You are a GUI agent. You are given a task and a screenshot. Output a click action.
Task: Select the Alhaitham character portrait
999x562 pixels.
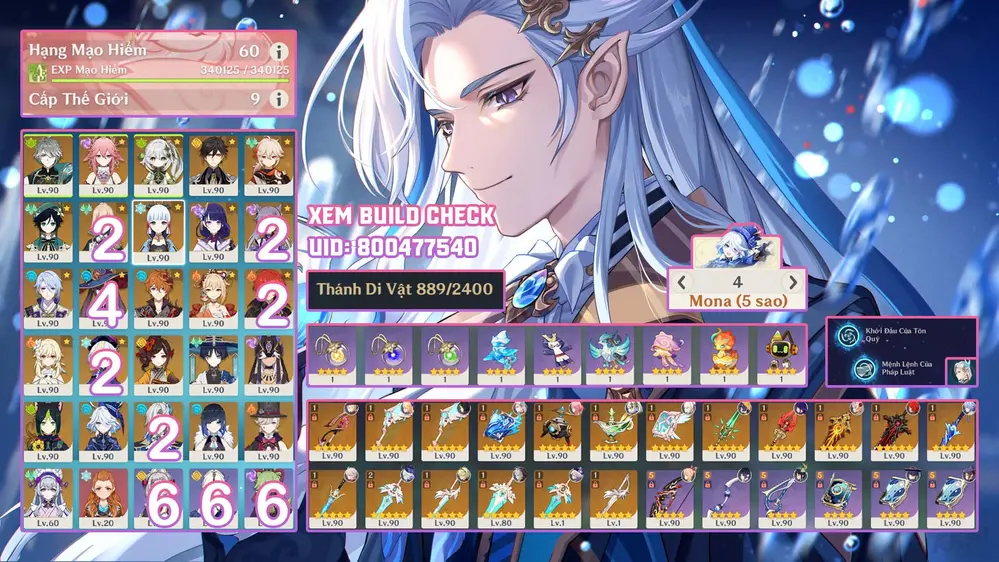coord(48,164)
